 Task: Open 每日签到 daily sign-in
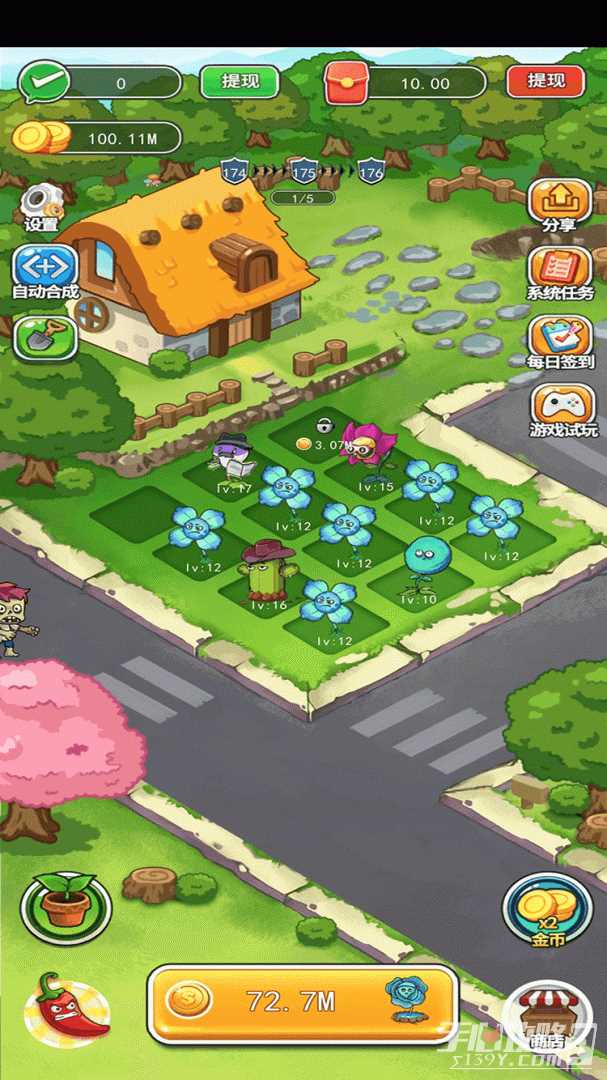tap(560, 341)
